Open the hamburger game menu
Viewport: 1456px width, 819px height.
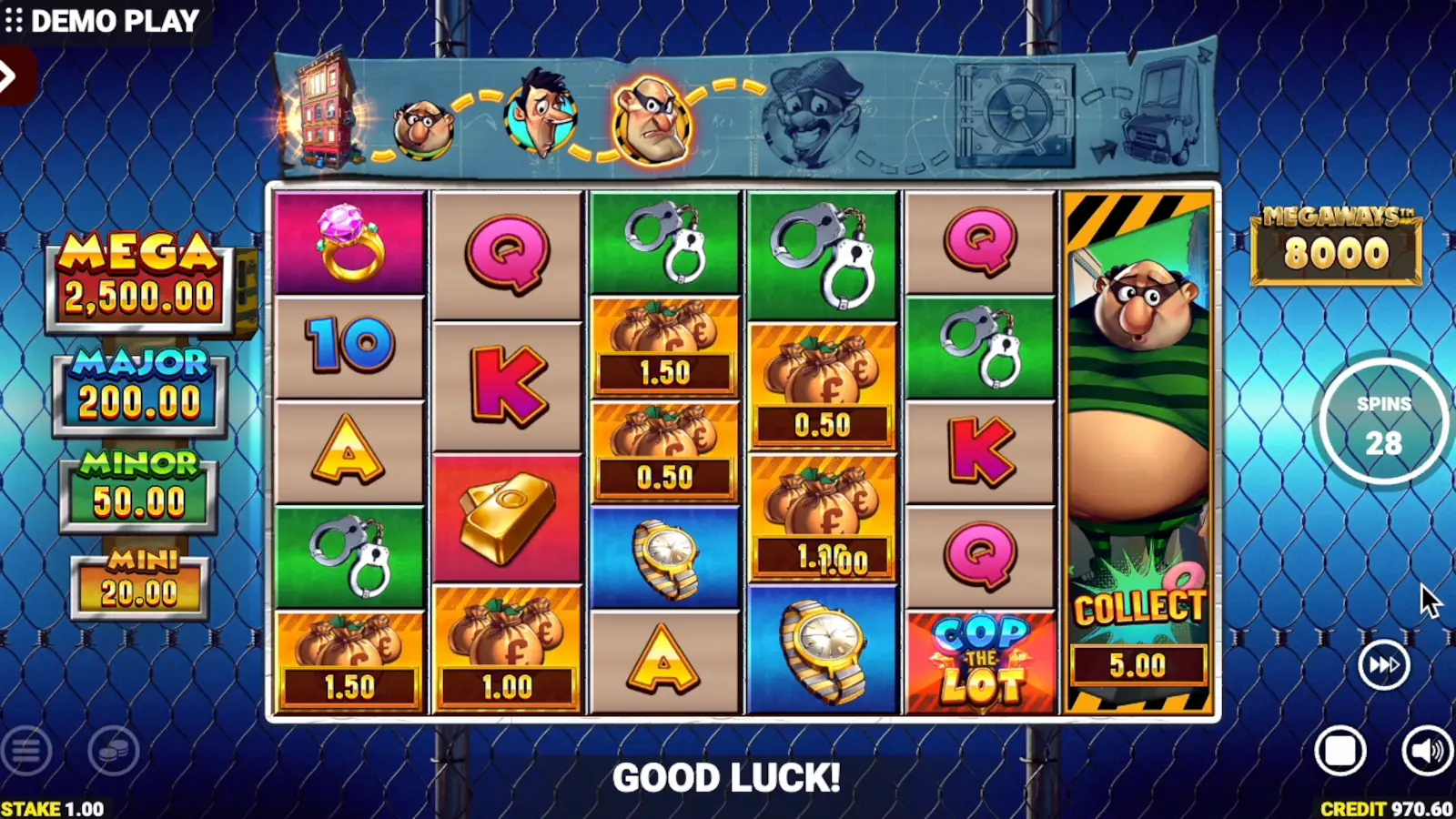pos(26,752)
